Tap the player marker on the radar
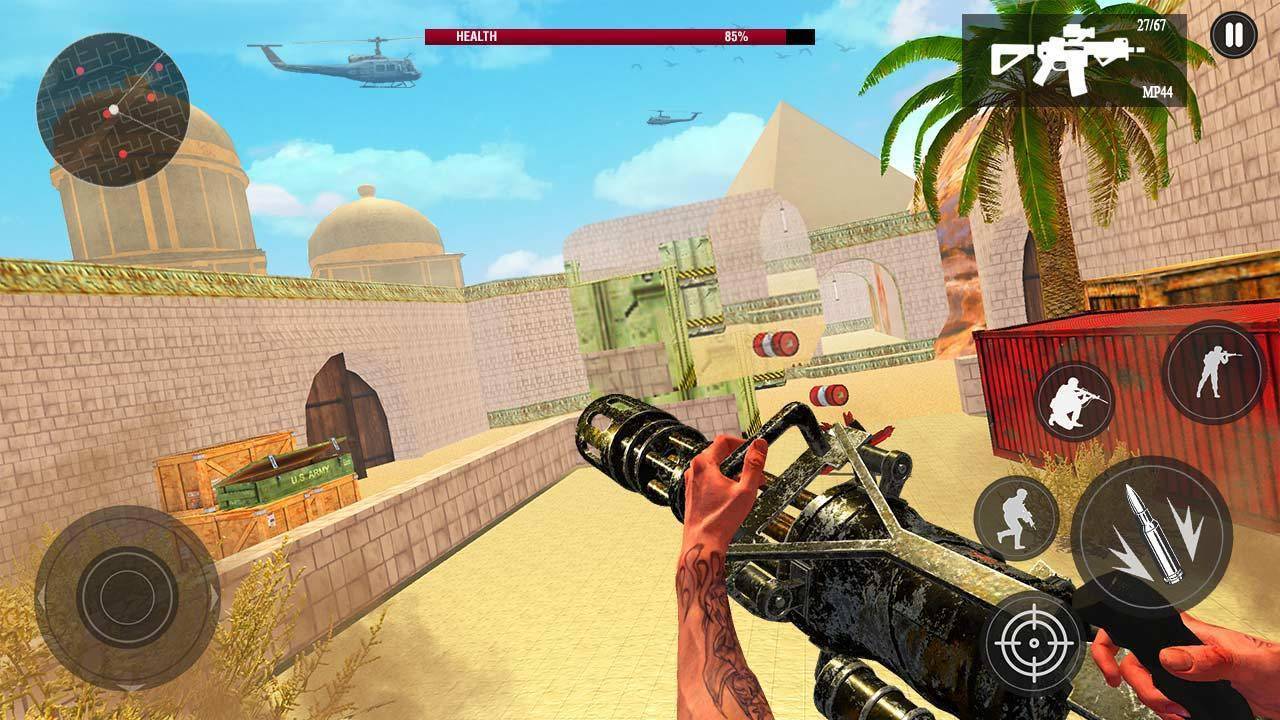The image size is (1280, 720). (x=113, y=108)
